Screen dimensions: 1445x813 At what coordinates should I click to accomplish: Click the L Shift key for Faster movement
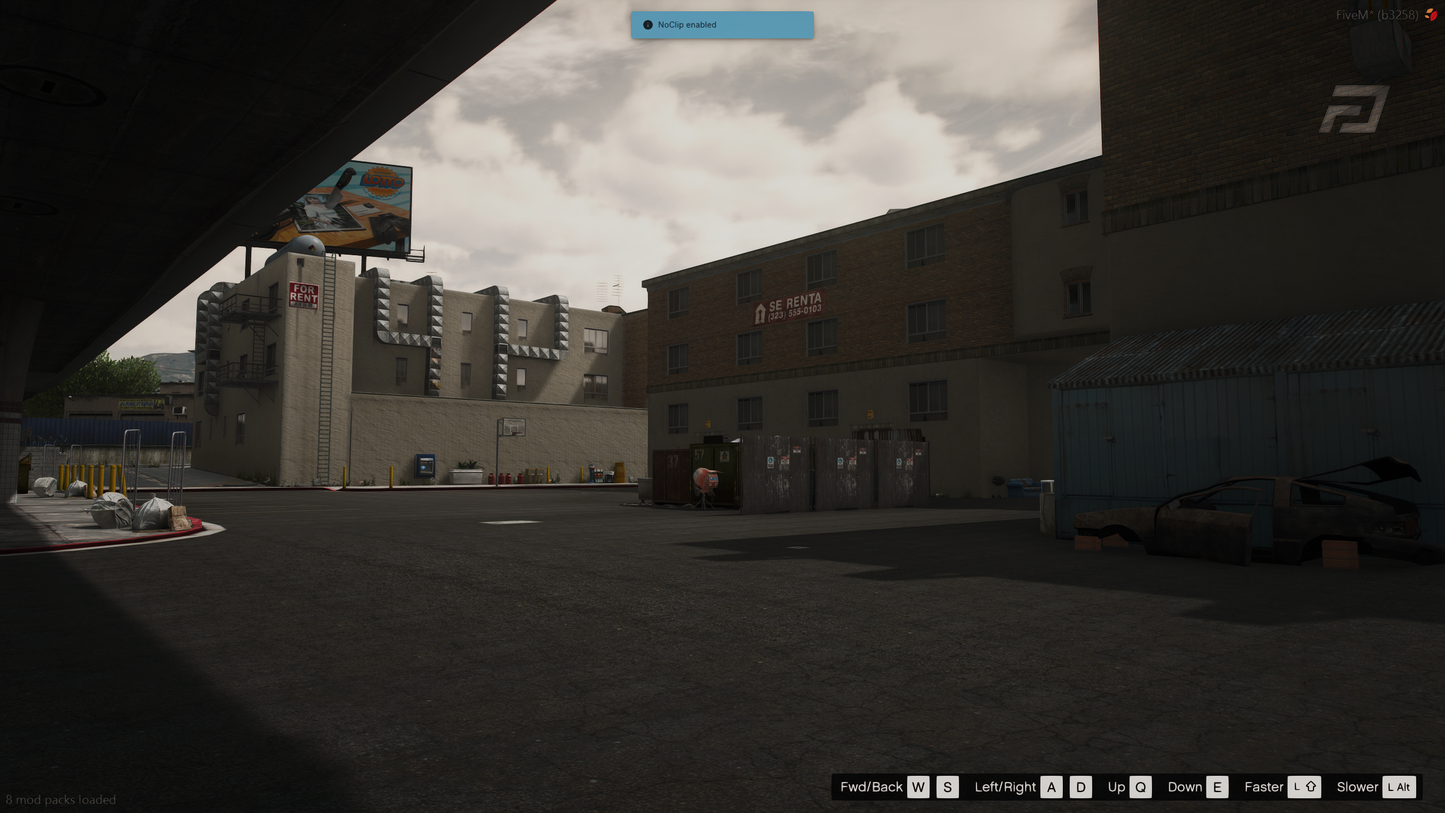(x=1305, y=787)
